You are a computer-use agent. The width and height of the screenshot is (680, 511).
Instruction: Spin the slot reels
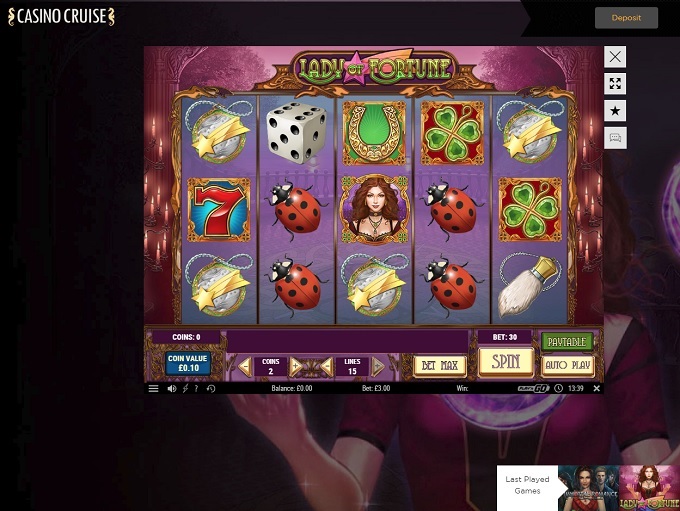[x=505, y=362]
